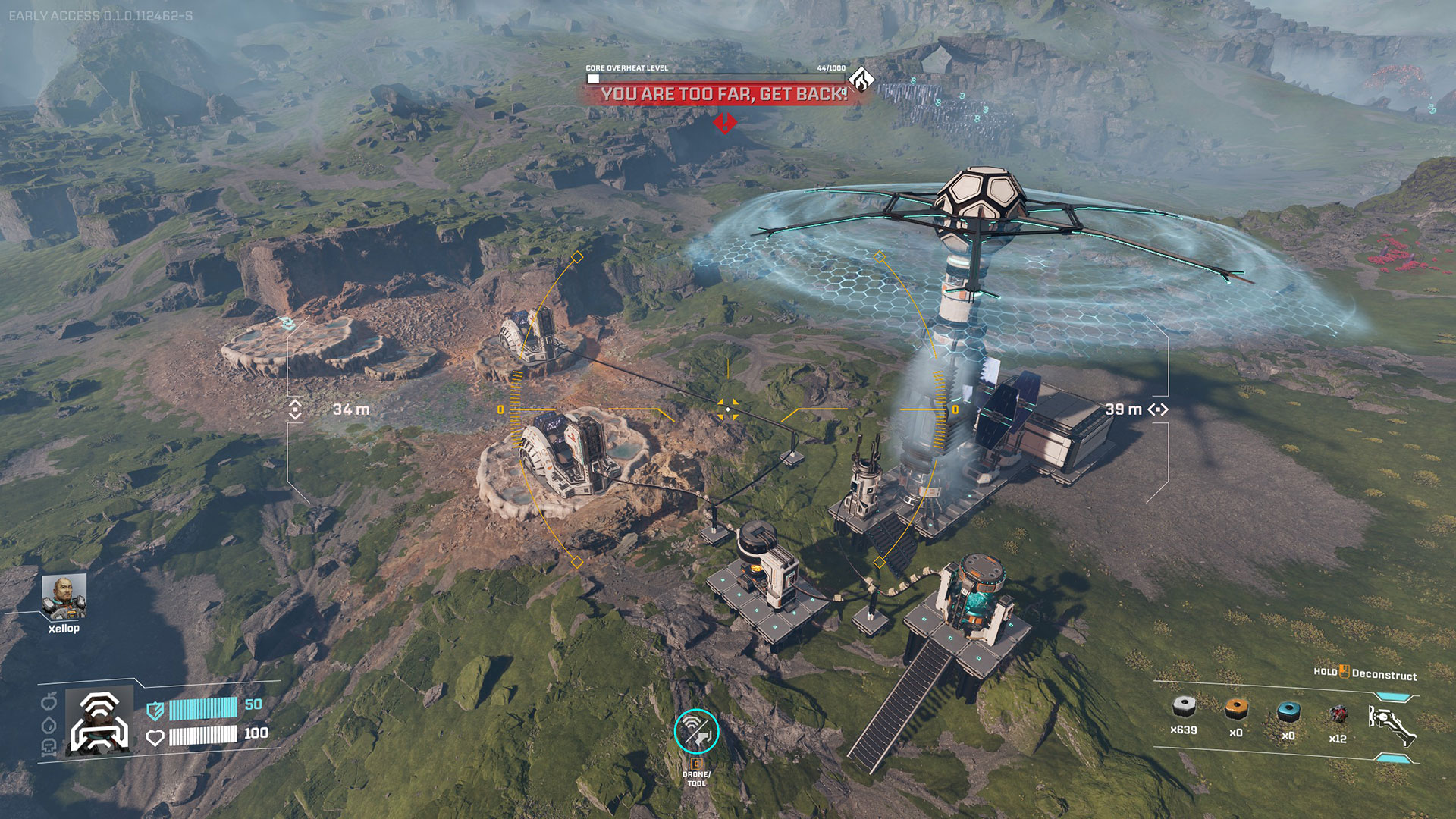Viewport: 1456px width, 819px height.
Task: Click the water drop thirst status icon
Action: pos(49,725)
